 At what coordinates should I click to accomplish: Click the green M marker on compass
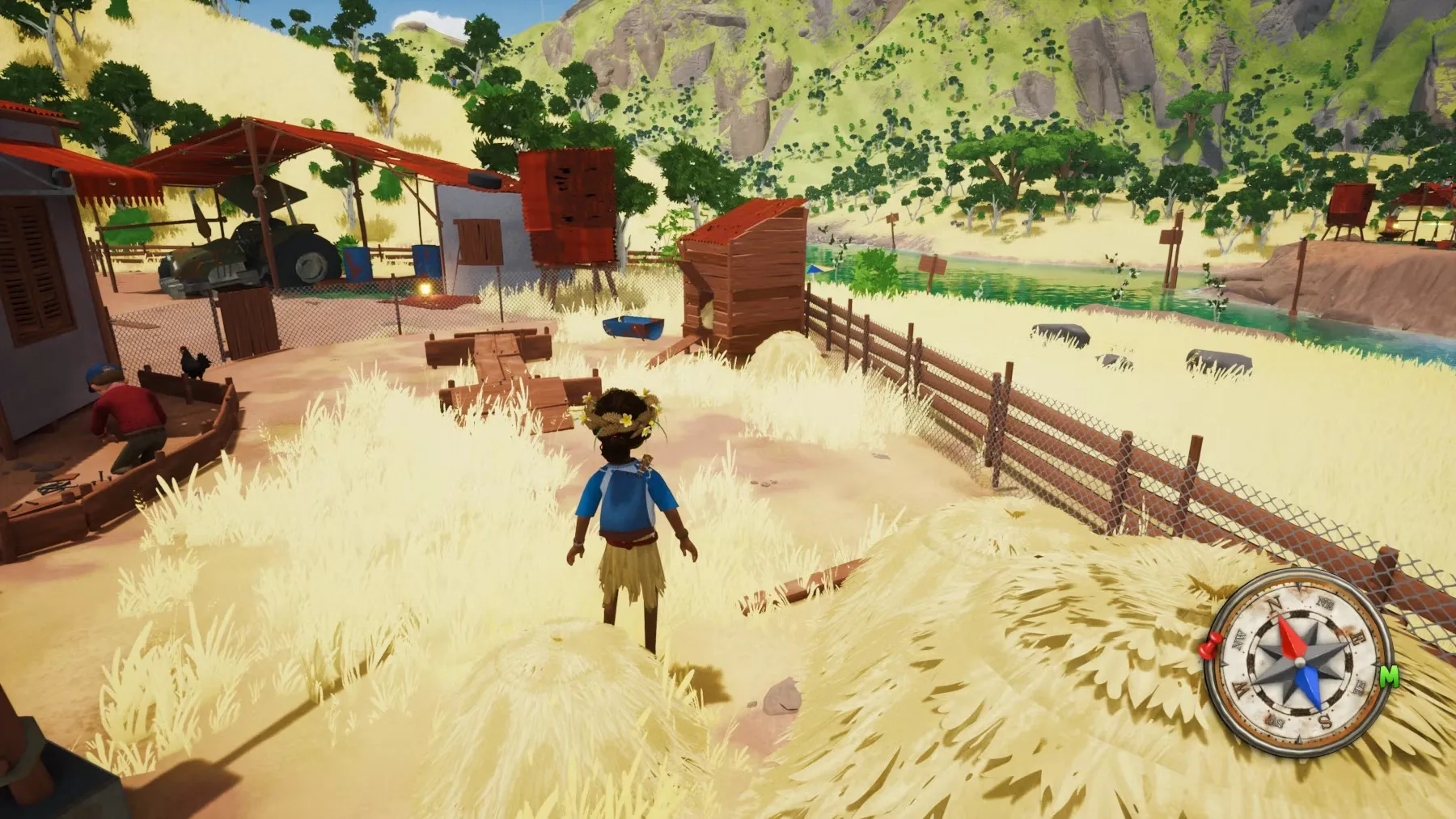point(1389,676)
